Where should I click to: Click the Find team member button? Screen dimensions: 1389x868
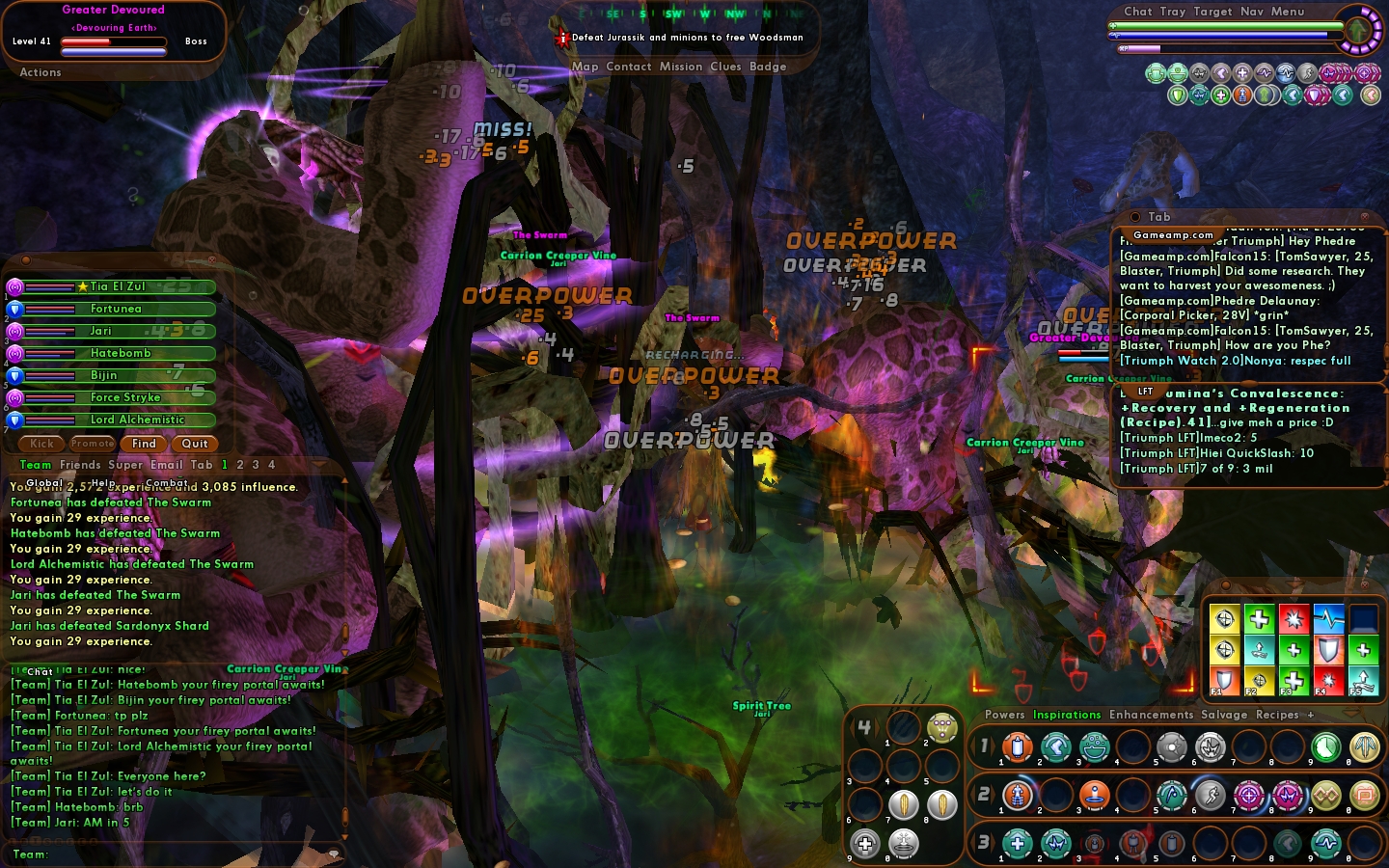point(144,444)
